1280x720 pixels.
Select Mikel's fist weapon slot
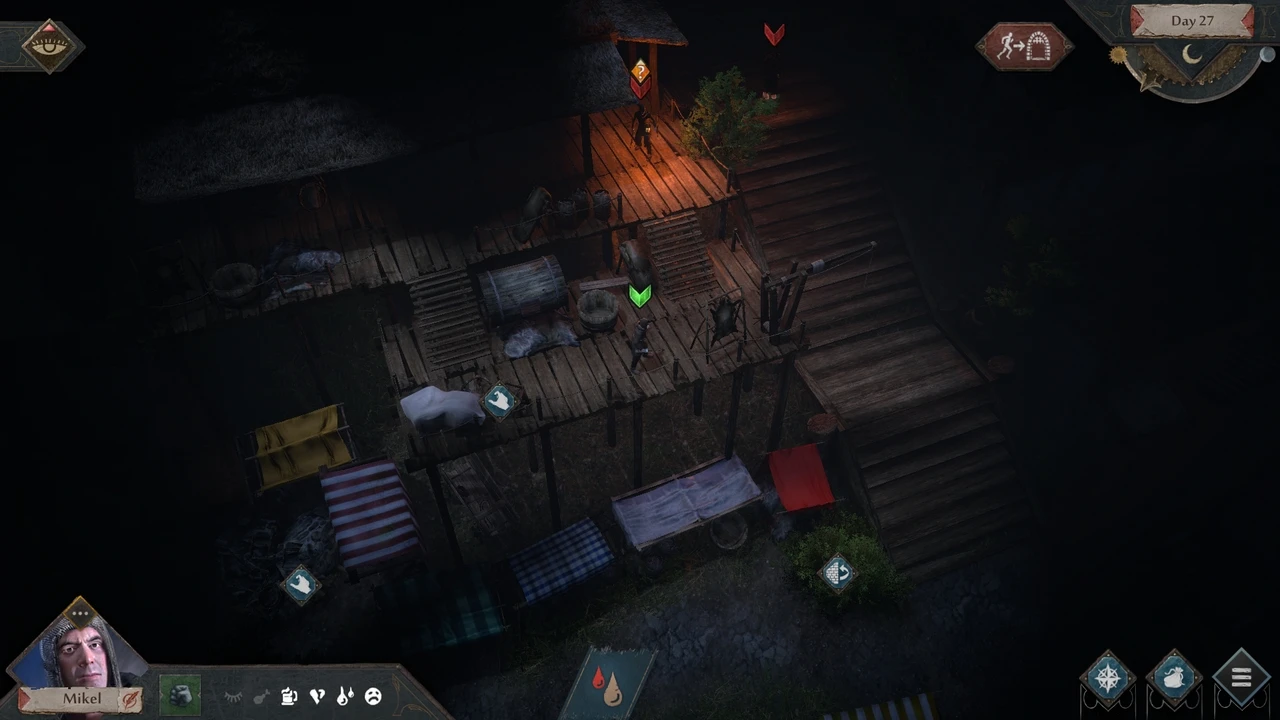click(180, 694)
